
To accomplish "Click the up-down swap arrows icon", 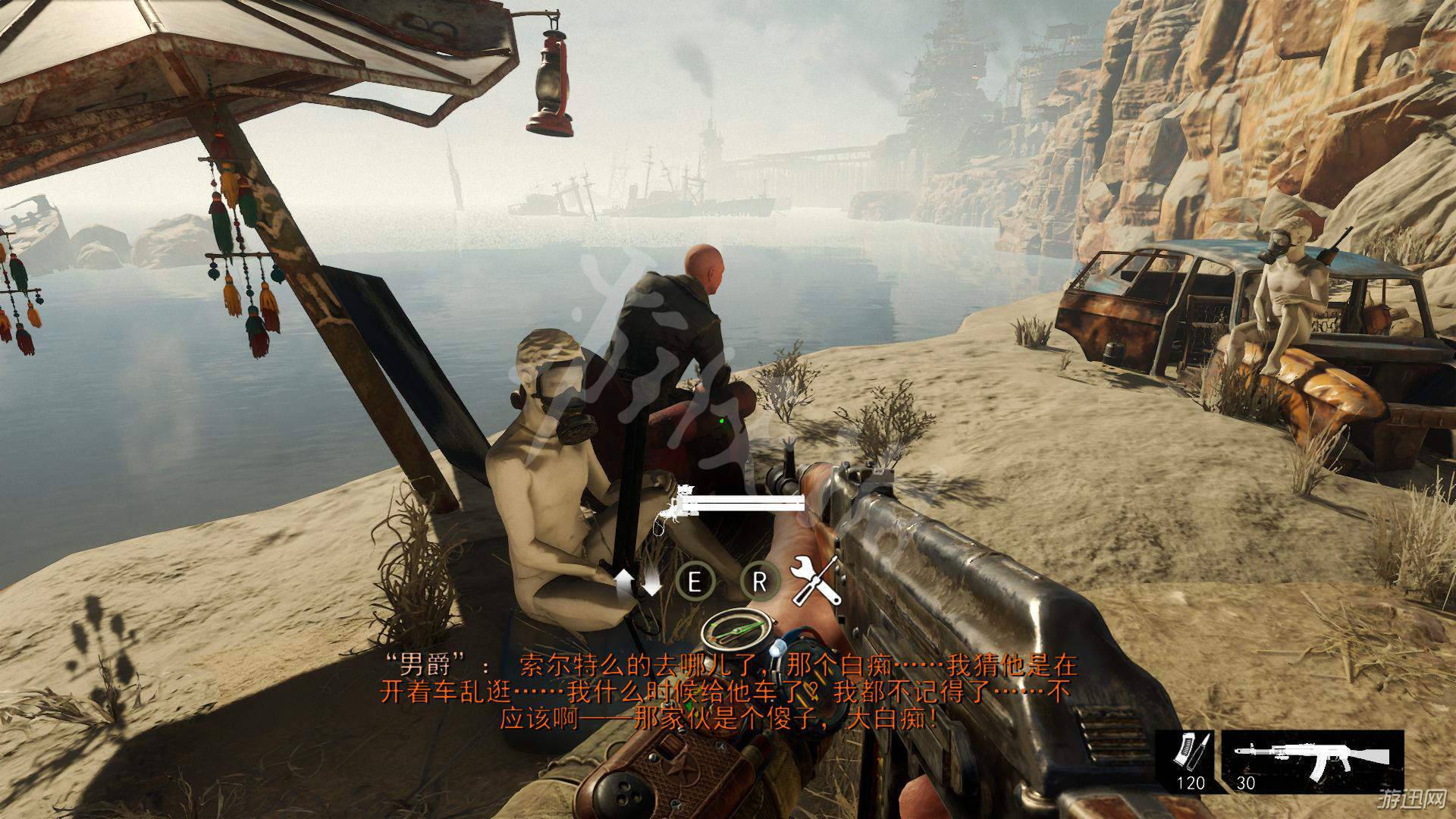I will (x=637, y=582).
